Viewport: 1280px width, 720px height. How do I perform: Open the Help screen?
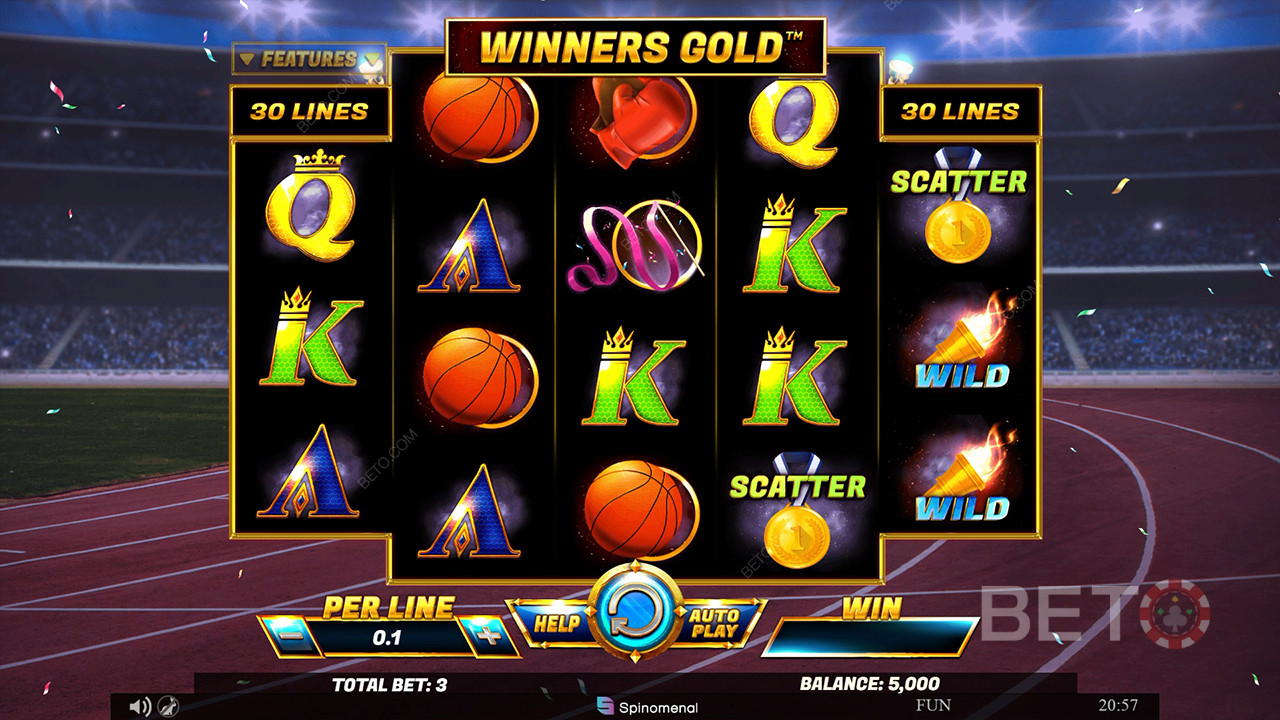[556, 623]
